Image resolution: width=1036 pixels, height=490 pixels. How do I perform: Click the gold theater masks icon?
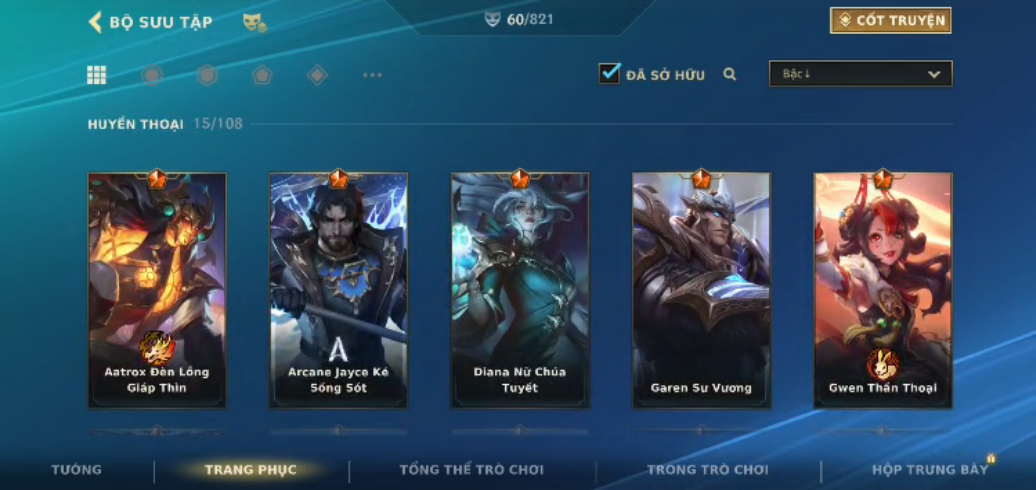pos(254,22)
